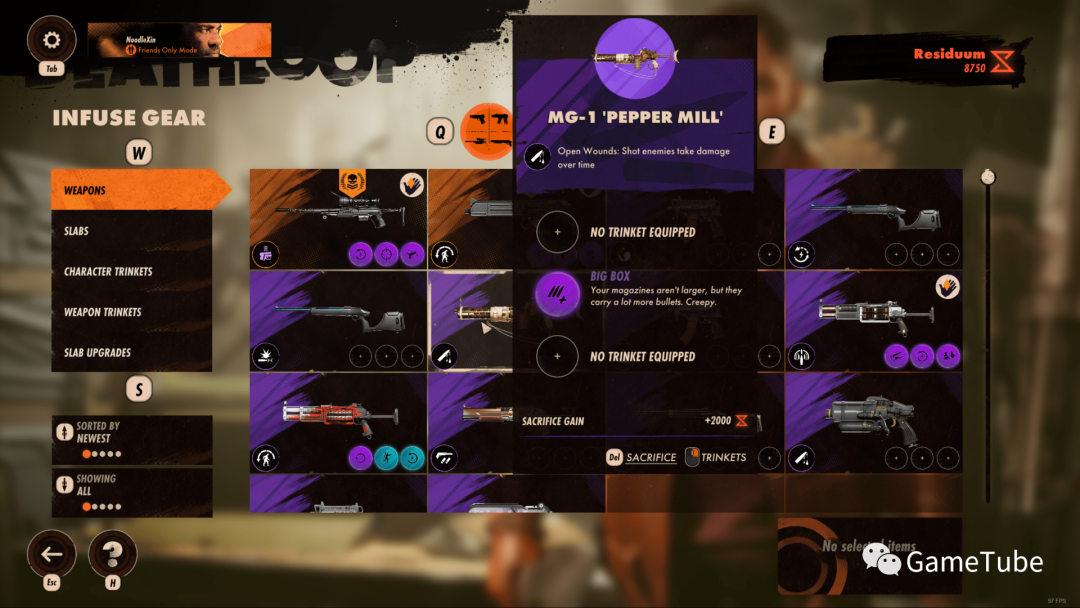Click the NoodleXie player profile banner

click(180, 40)
